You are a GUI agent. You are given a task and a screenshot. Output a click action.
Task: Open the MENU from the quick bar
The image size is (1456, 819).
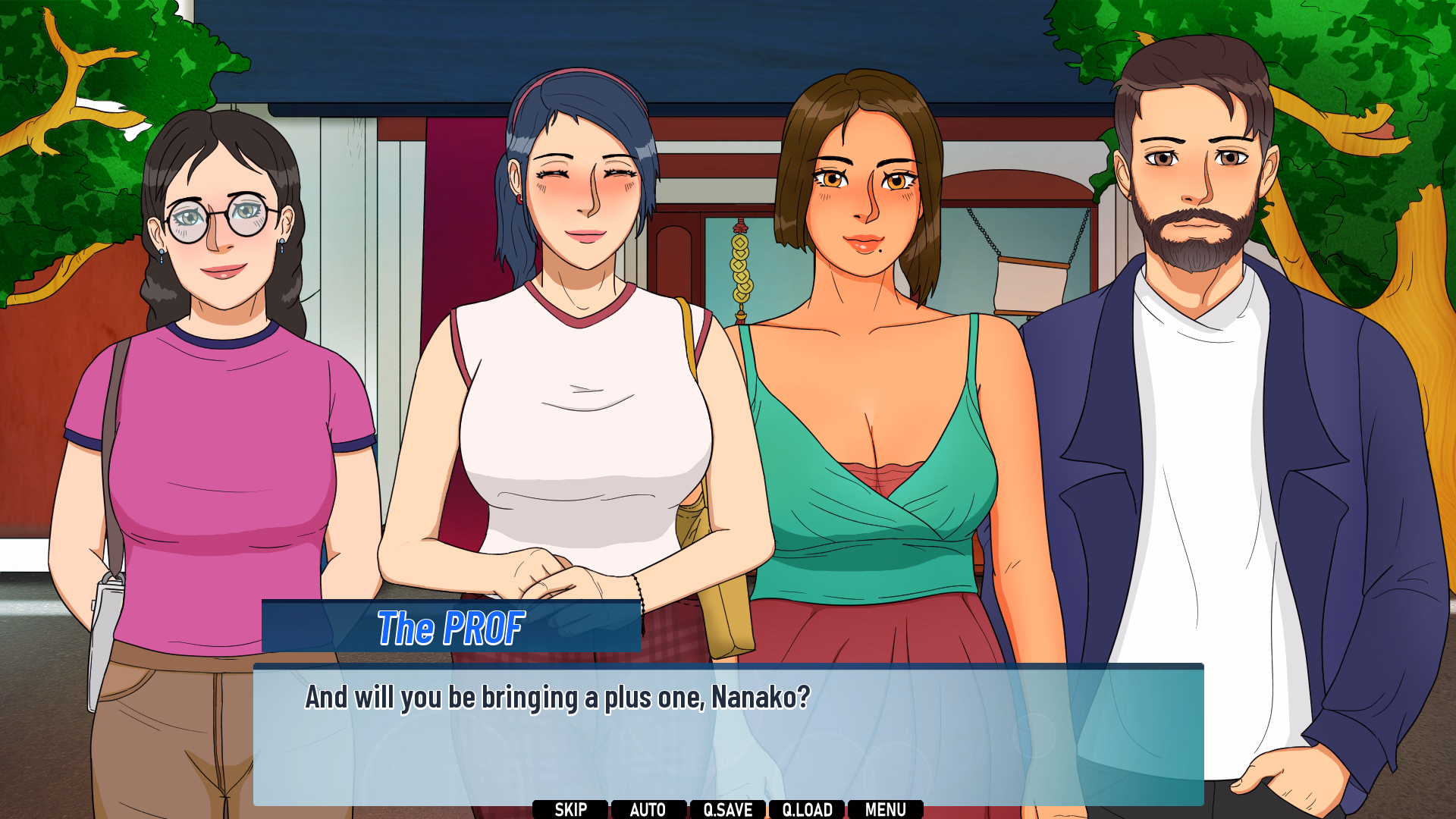point(885,808)
